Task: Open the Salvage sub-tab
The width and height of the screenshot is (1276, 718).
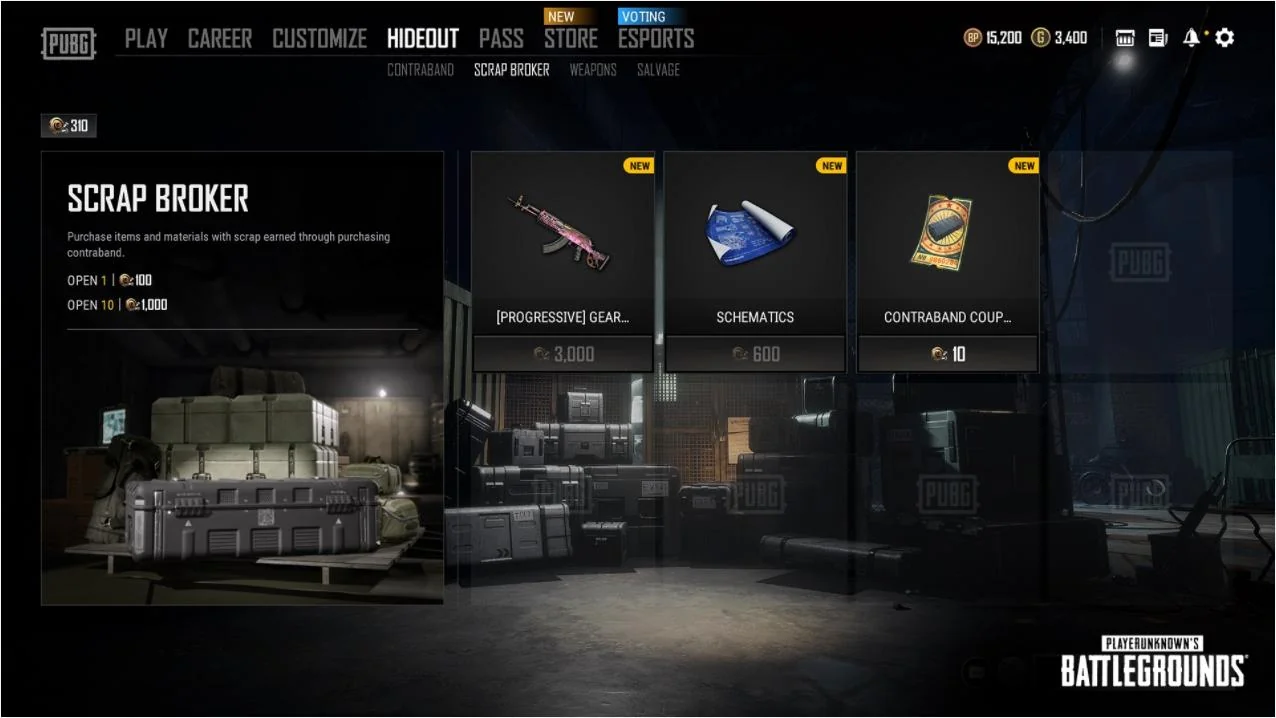Action: click(x=658, y=70)
